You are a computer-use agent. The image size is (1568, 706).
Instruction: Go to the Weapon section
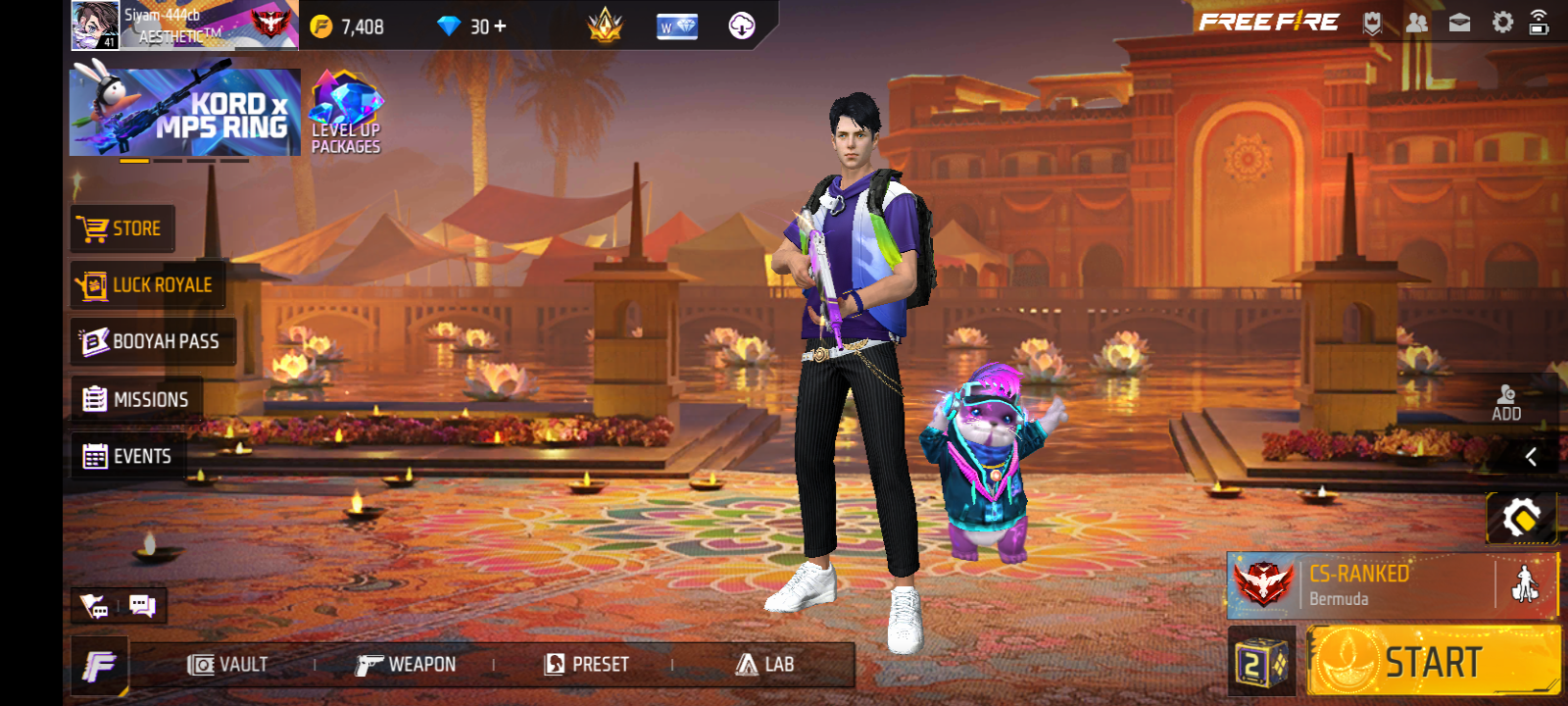pyautogui.click(x=406, y=665)
